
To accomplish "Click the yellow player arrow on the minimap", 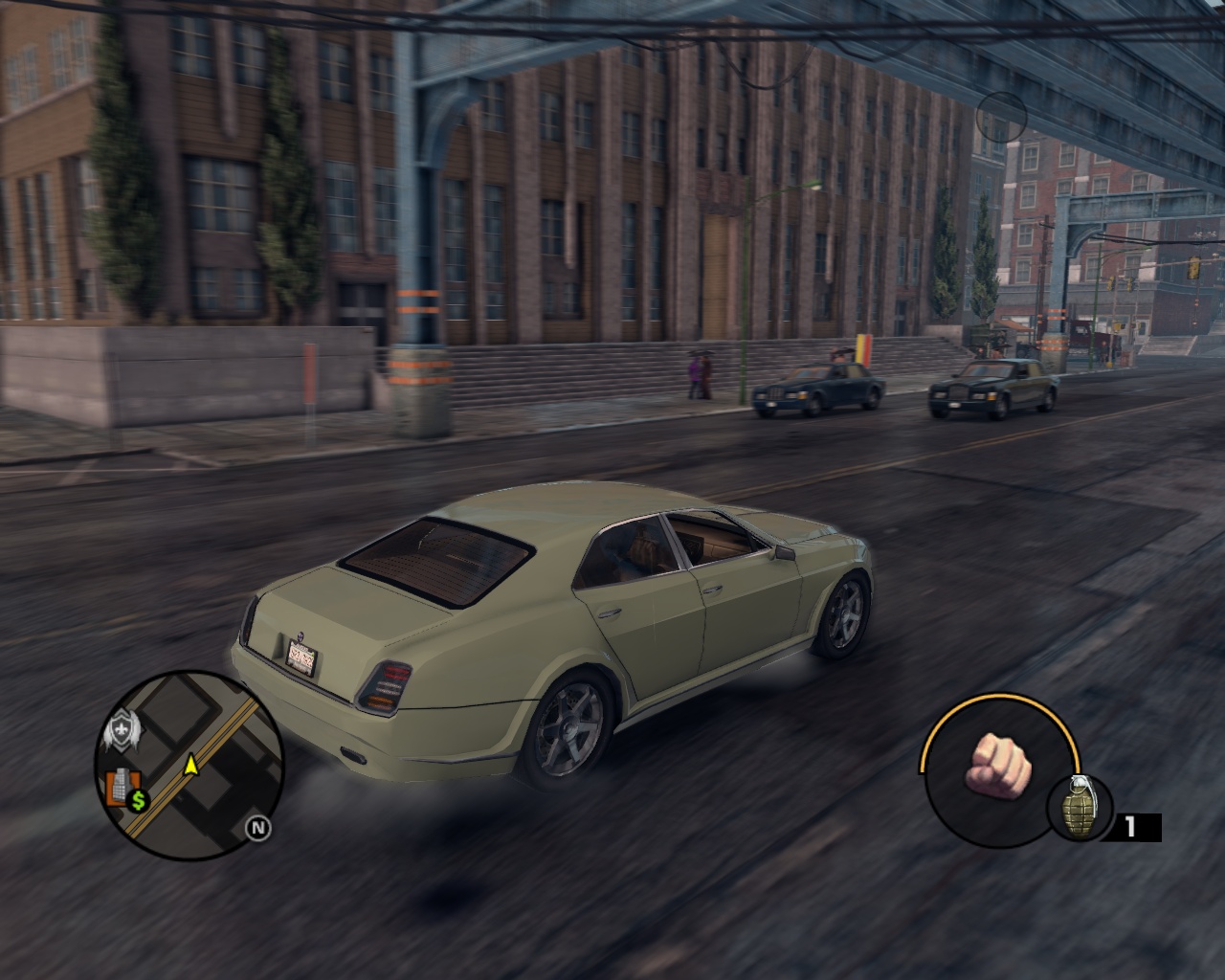I will click(191, 764).
